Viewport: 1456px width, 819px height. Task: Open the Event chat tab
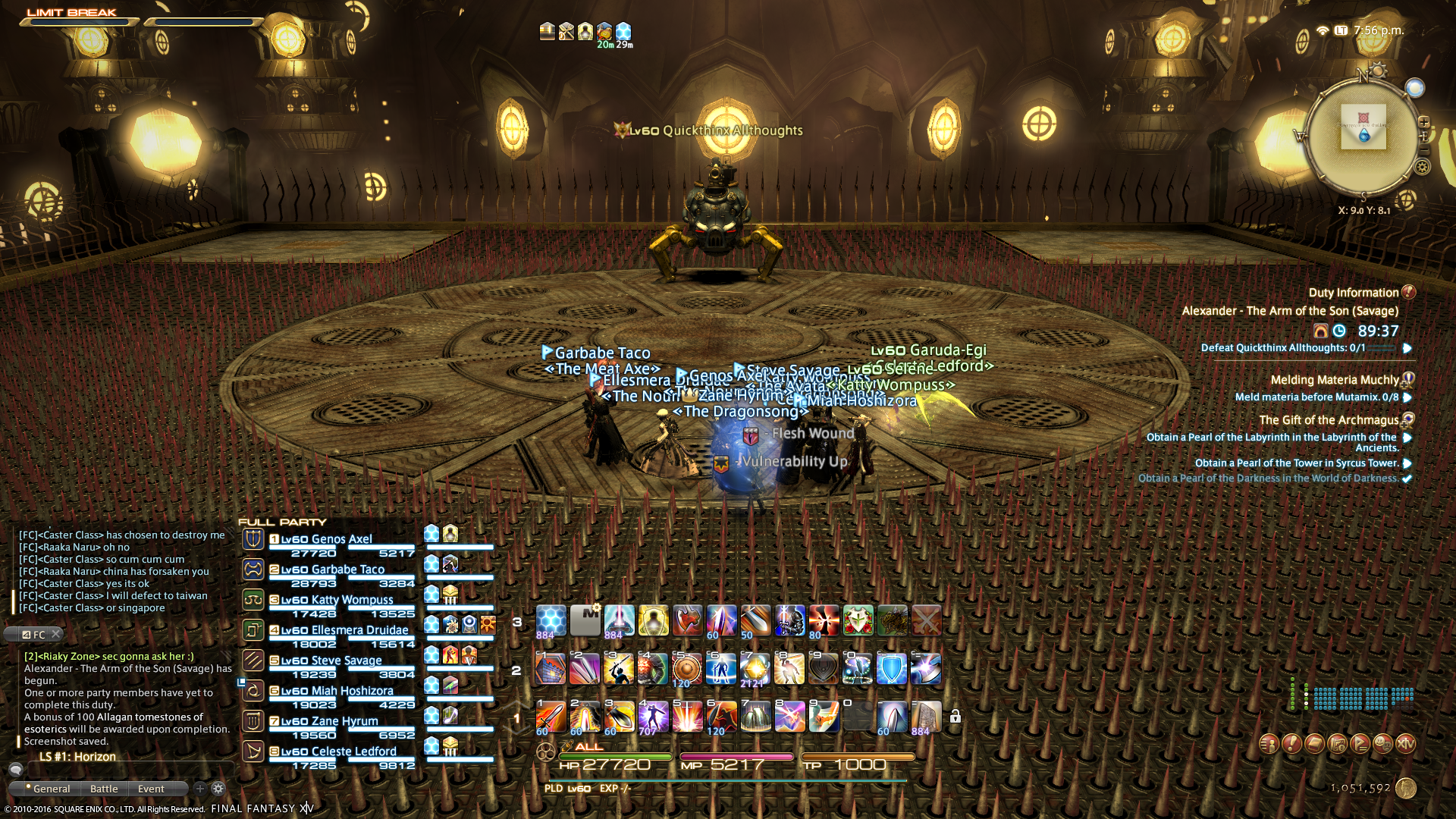coord(151,789)
